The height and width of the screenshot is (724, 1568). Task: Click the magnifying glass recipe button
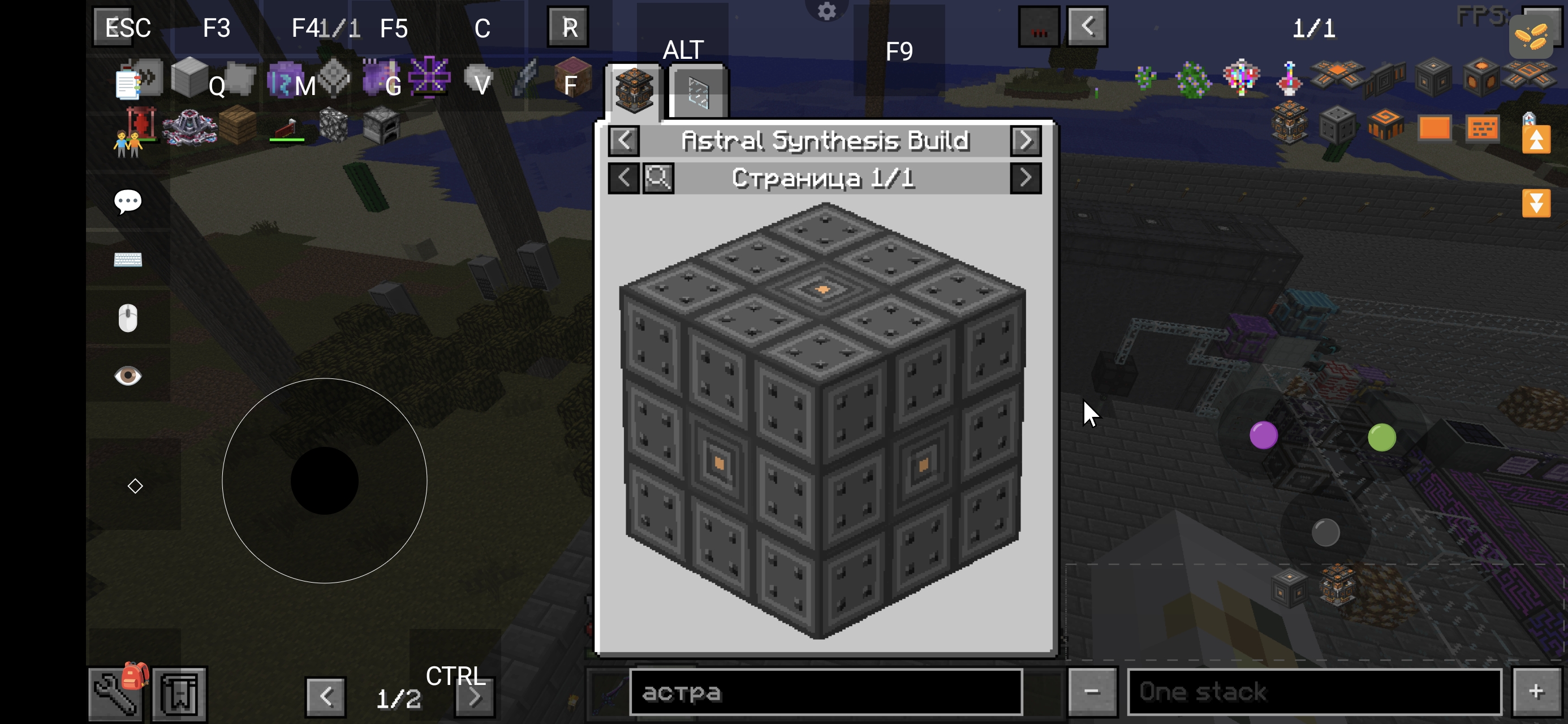pyautogui.click(x=658, y=178)
